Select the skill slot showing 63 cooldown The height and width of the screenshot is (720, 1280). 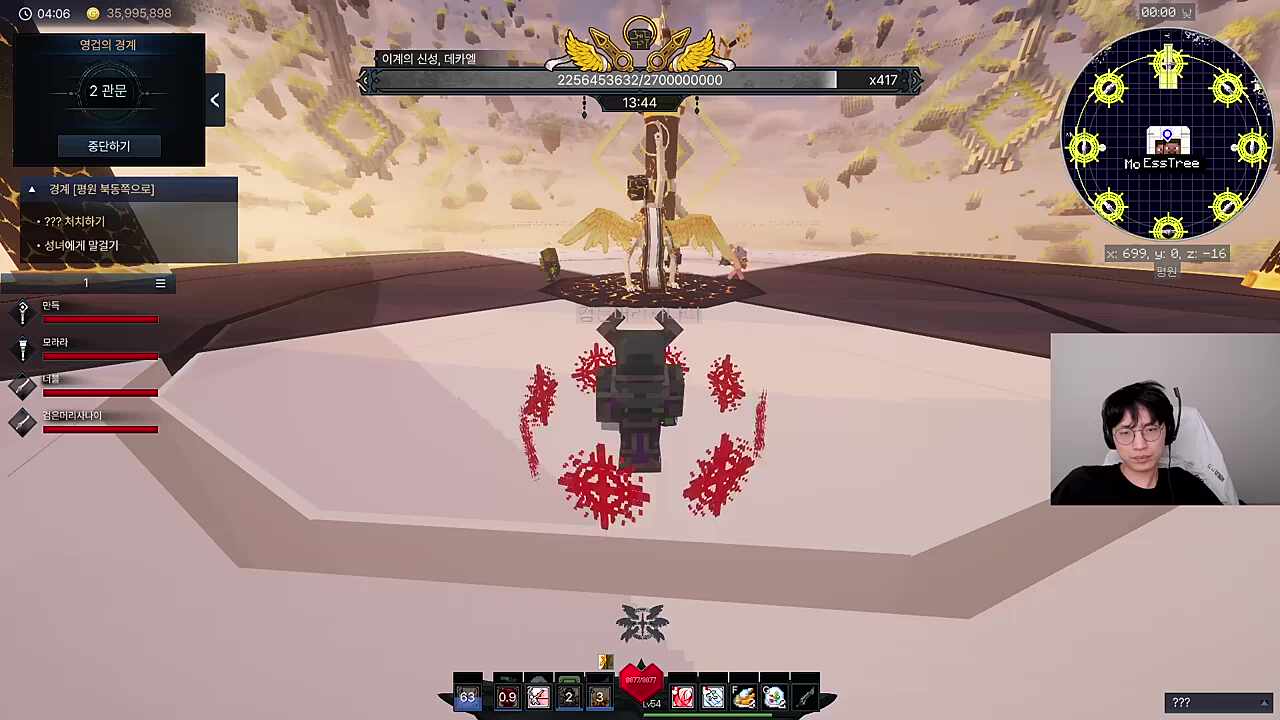[468, 697]
